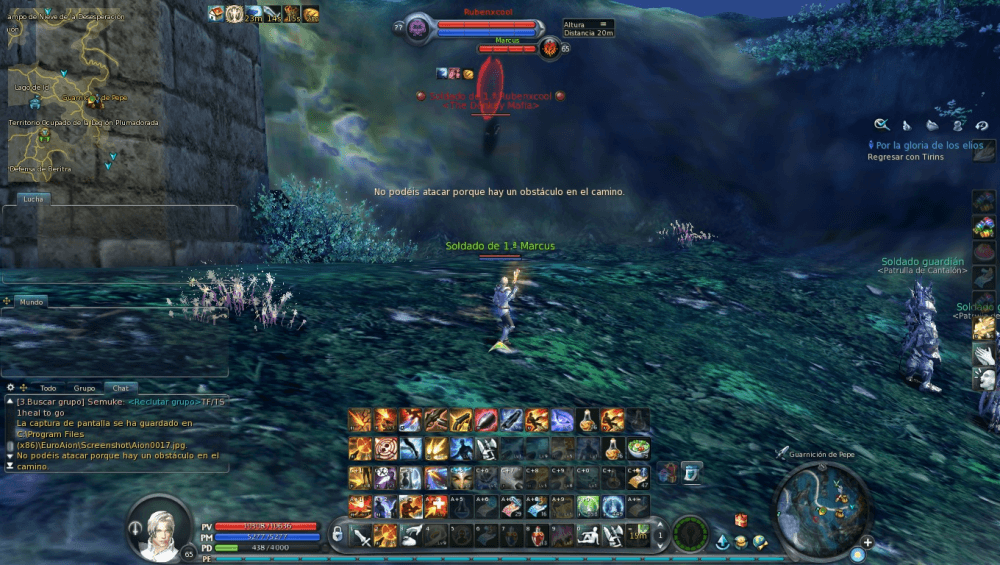This screenshot has width=1000, height=565.
Task: Use the sitting figure rest action
Action: coord(589,535)
